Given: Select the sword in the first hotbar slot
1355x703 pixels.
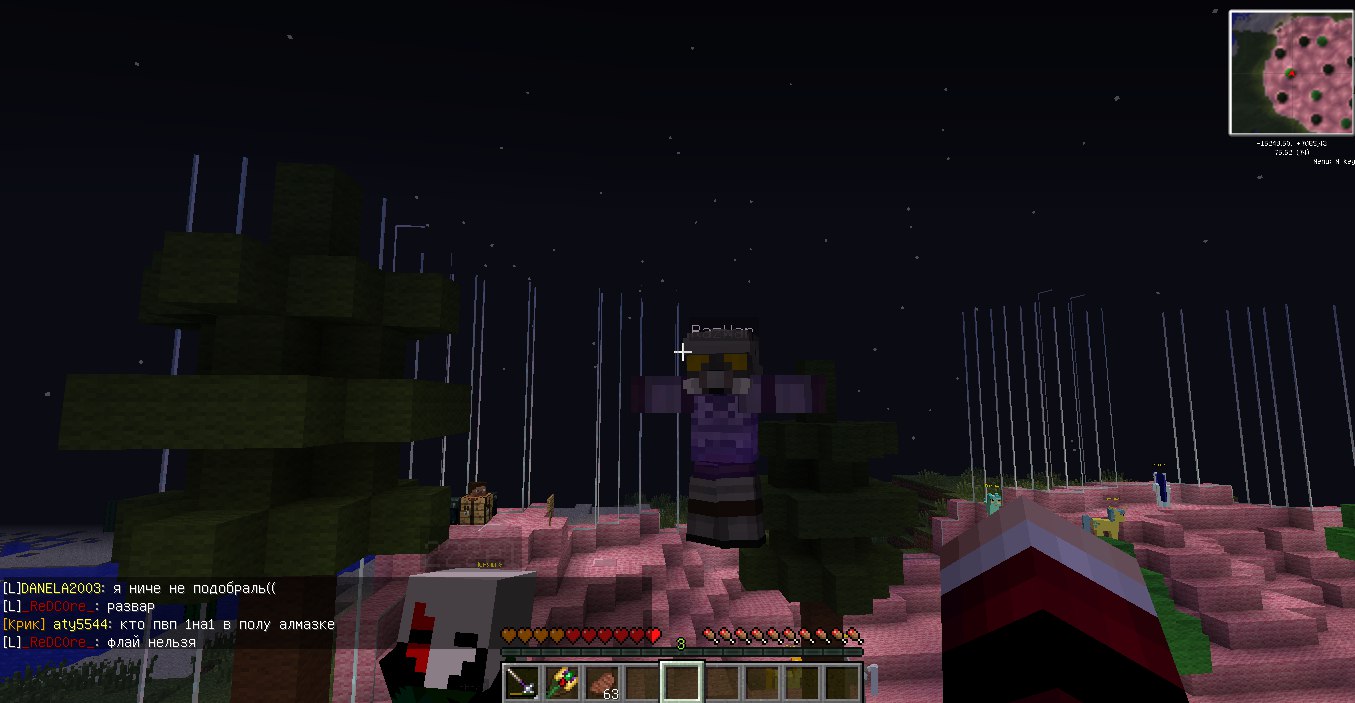Looking at the screenshot, I should pyautogui.click(x=521, y=682).
